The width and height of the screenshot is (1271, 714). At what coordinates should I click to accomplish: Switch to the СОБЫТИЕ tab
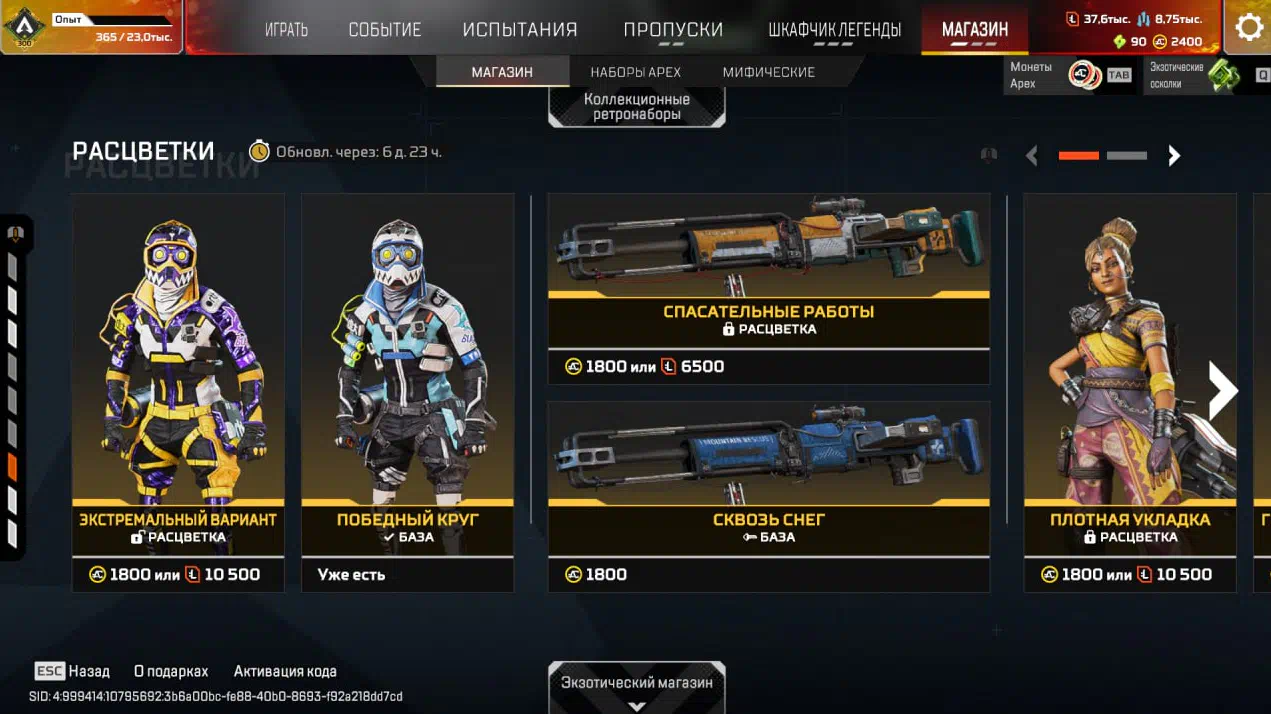pos(384,30)
